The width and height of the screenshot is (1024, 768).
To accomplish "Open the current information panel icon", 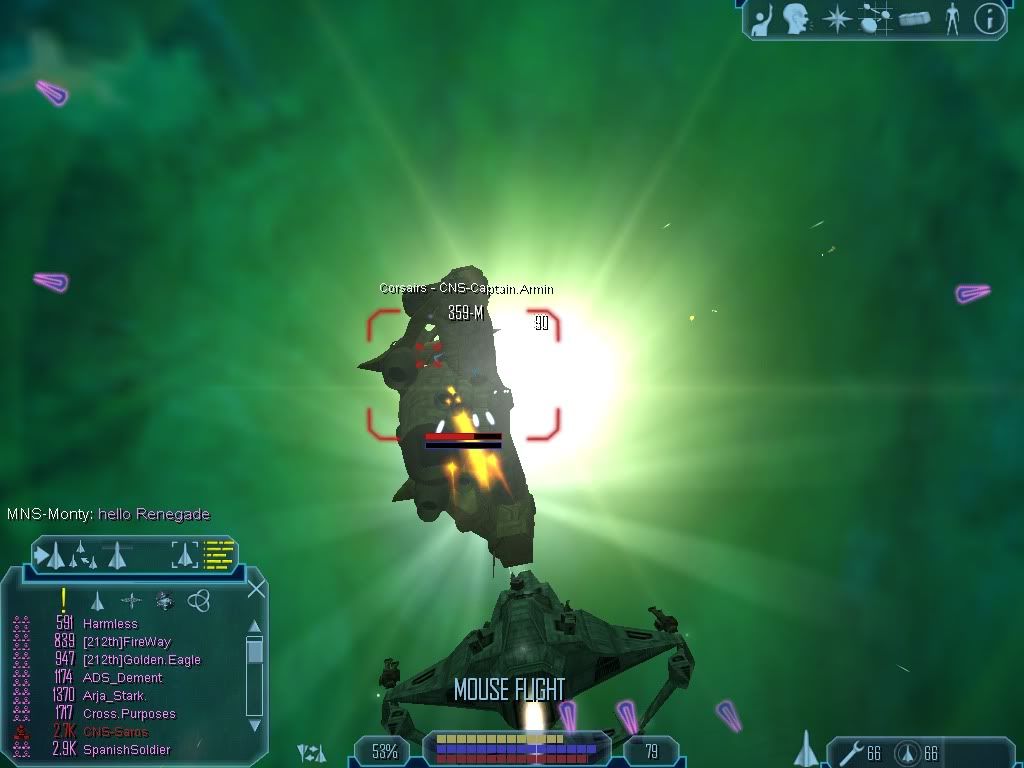I will click(989, 18).
